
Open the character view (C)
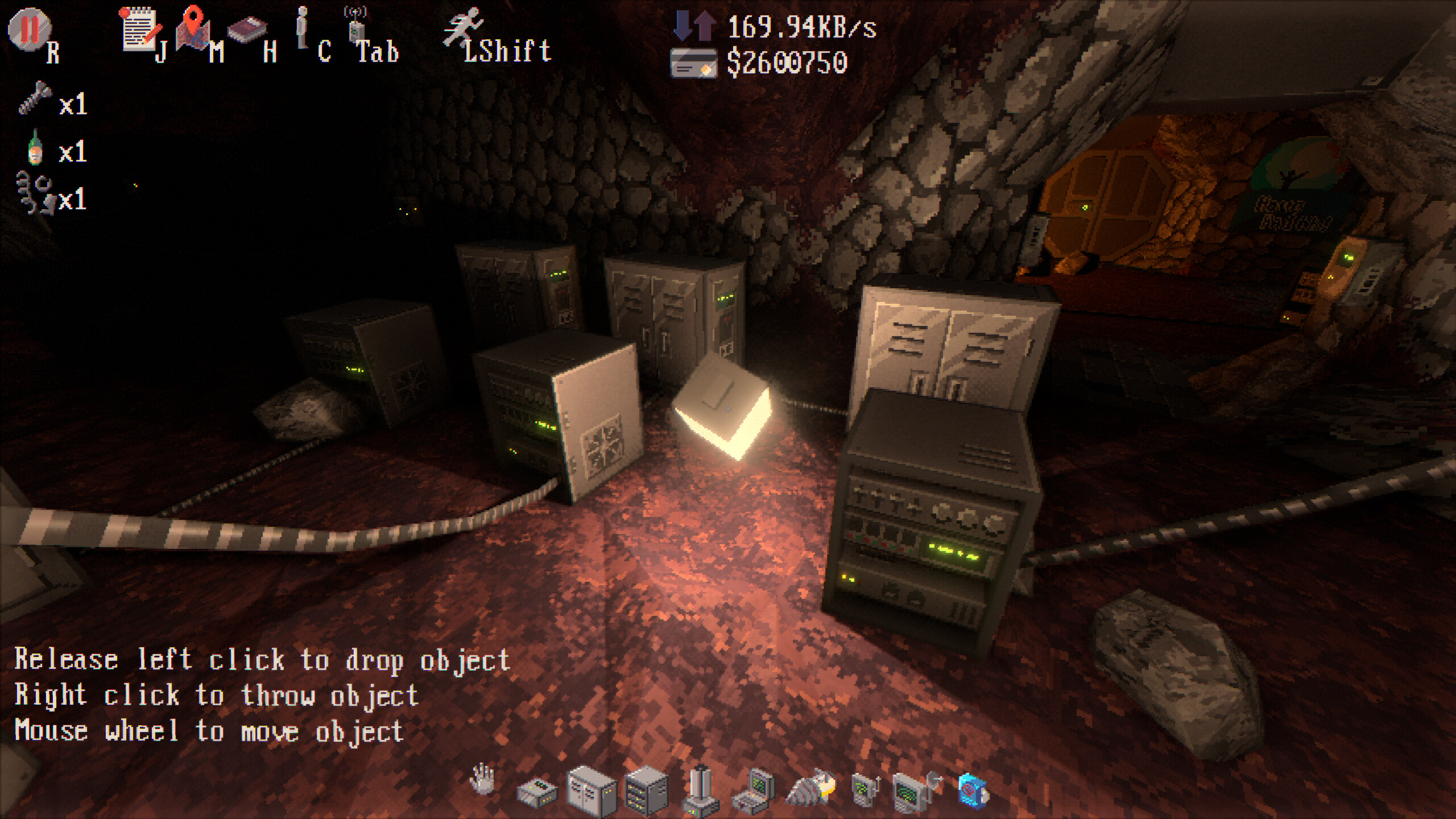click(303, 28)
